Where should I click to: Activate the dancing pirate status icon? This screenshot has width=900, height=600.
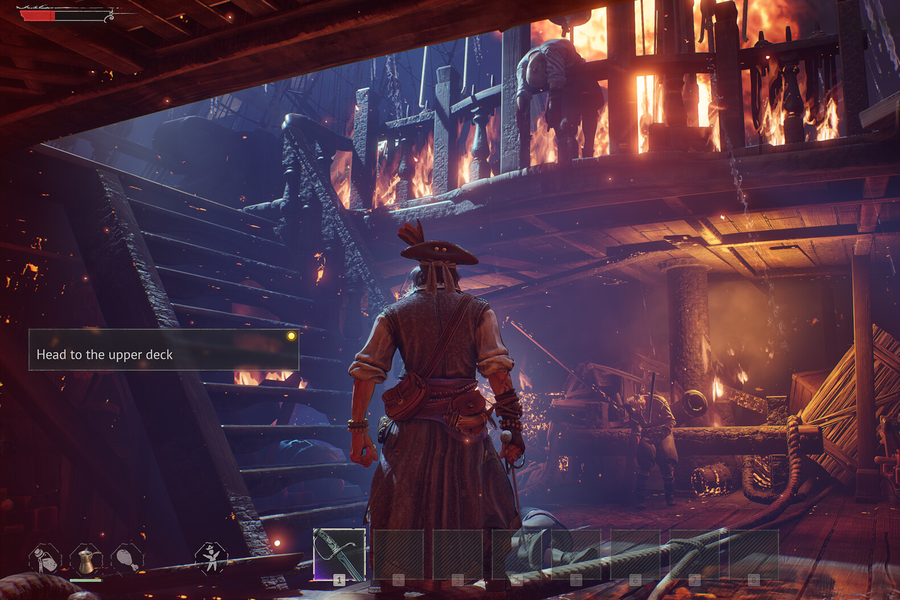(x=210, y=556)
